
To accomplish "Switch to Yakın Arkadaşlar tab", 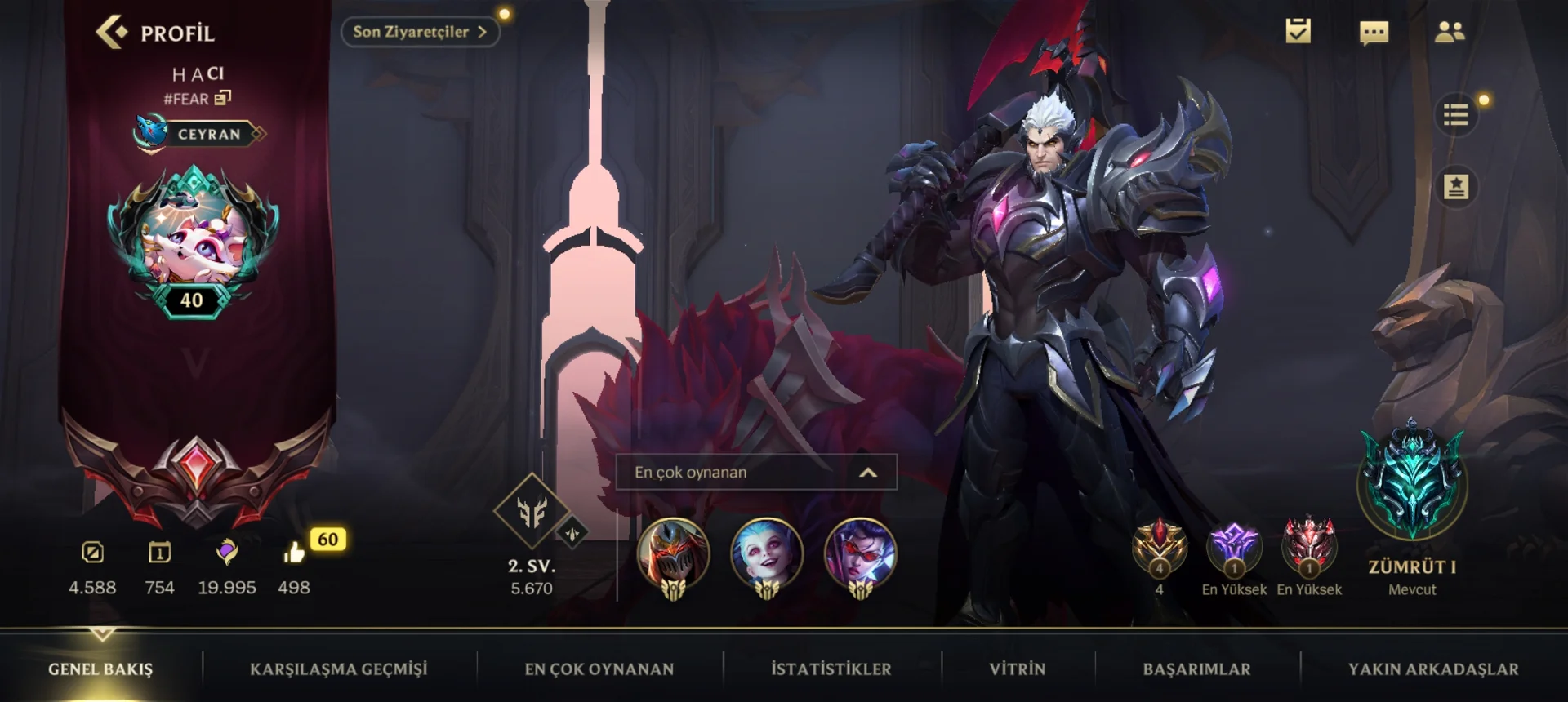I will pyautogui.click(x=1433, y=669).
